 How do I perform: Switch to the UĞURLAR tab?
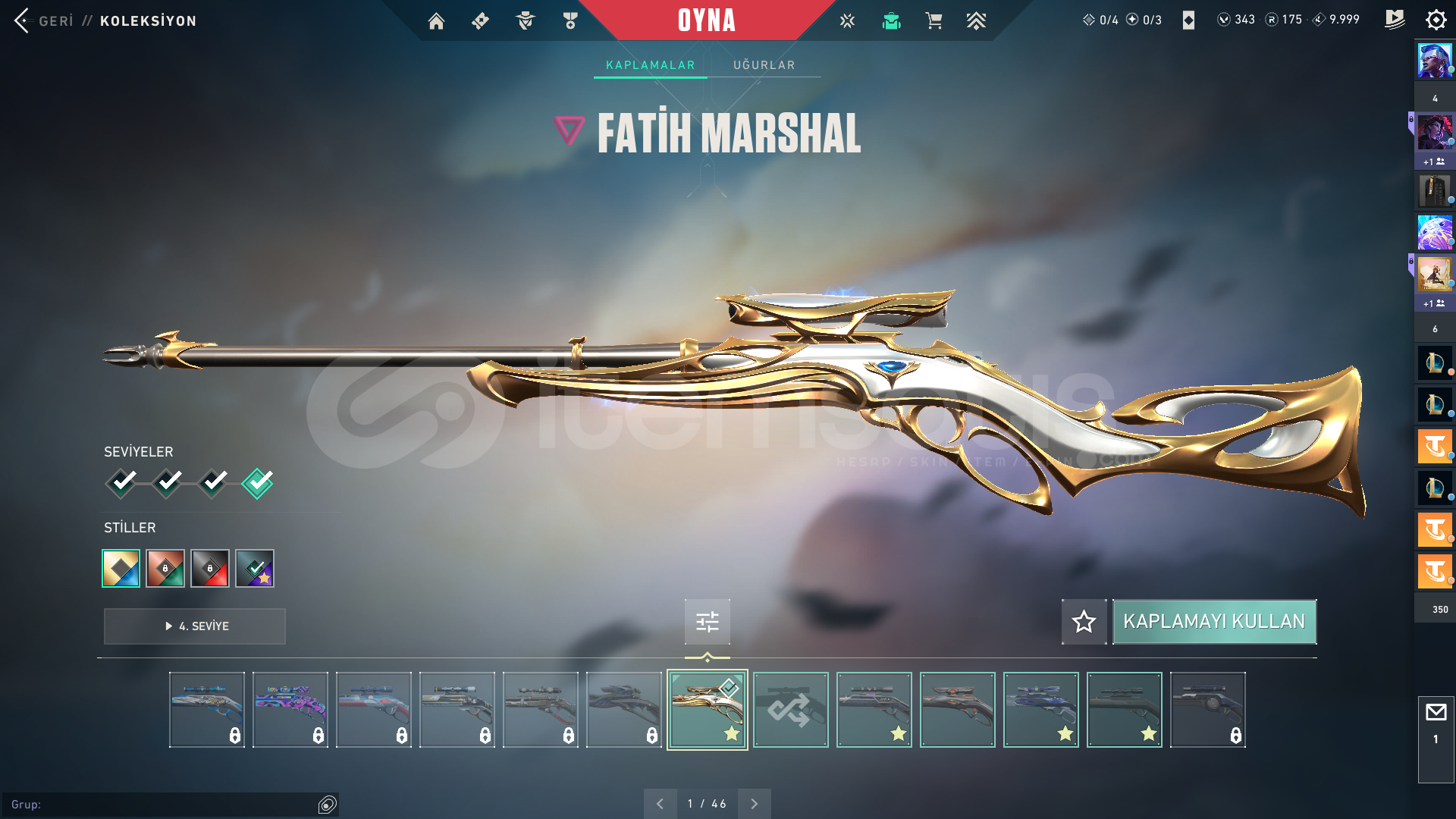click(x=764, y=65)
